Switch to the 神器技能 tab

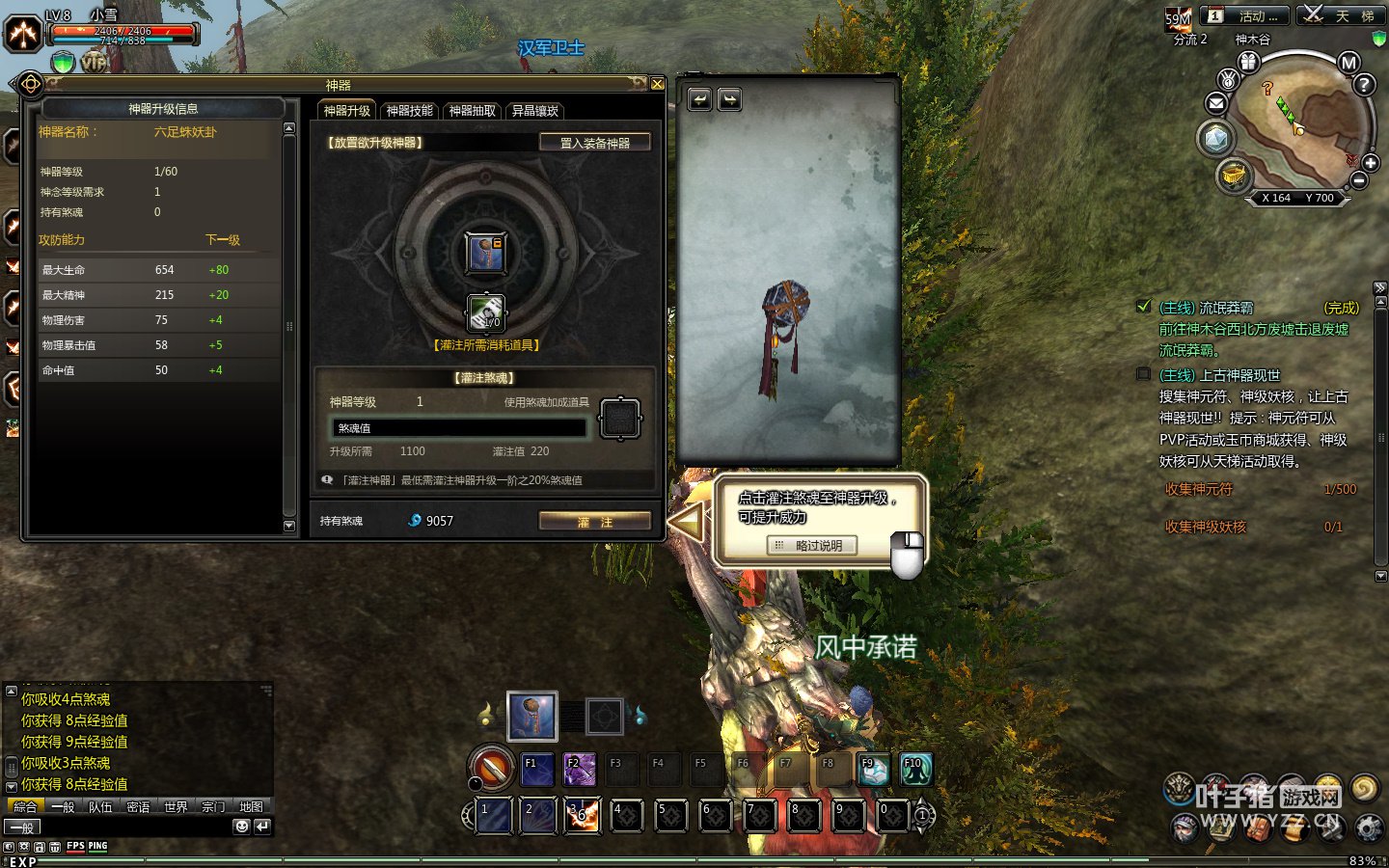tap(410, 111)
